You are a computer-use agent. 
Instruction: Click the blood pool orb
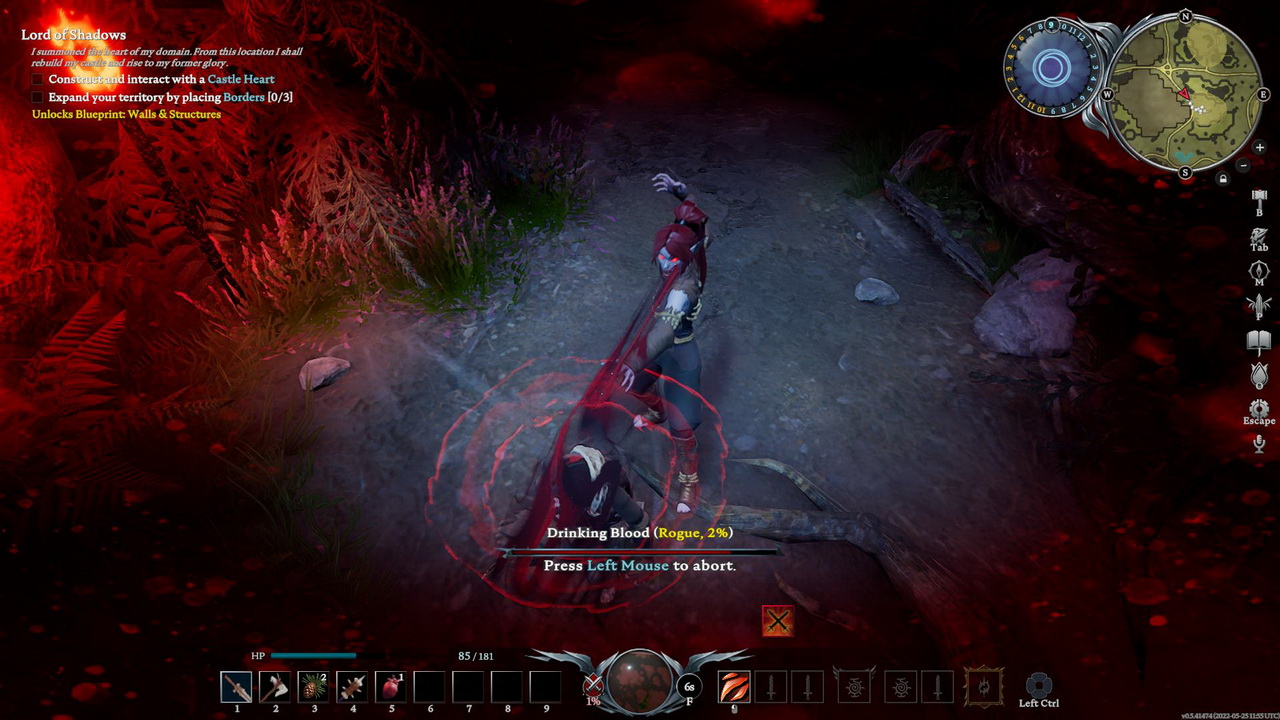click(637, 684)
